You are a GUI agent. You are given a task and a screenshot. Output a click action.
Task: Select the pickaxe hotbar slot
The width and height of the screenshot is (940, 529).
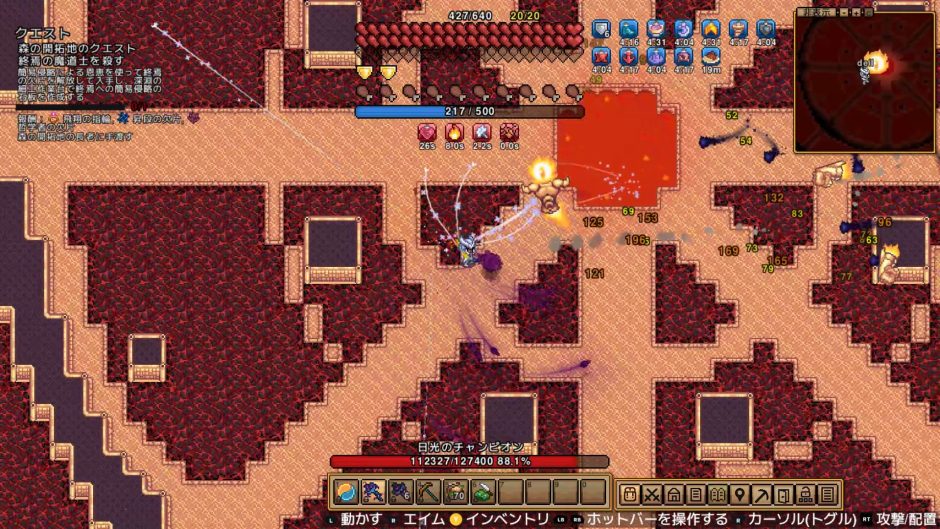coord(428,491)
